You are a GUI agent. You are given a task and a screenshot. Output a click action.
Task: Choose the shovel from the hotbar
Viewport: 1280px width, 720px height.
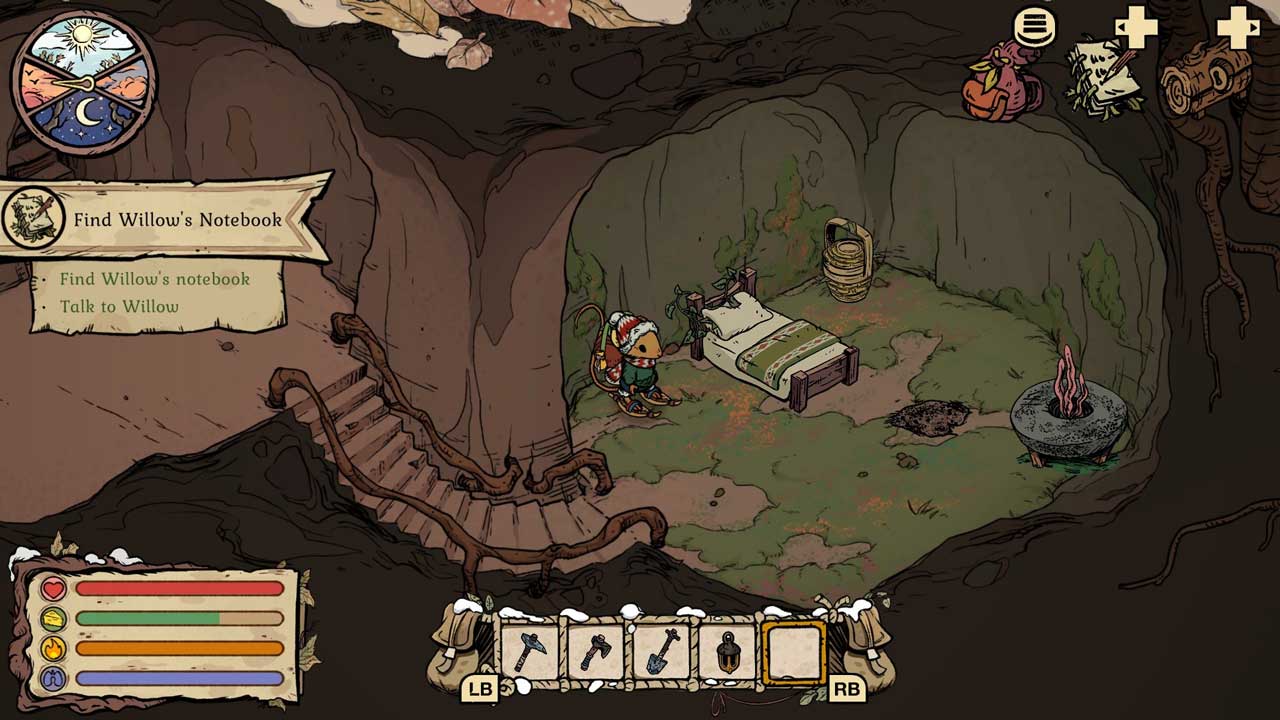[661, 652]
